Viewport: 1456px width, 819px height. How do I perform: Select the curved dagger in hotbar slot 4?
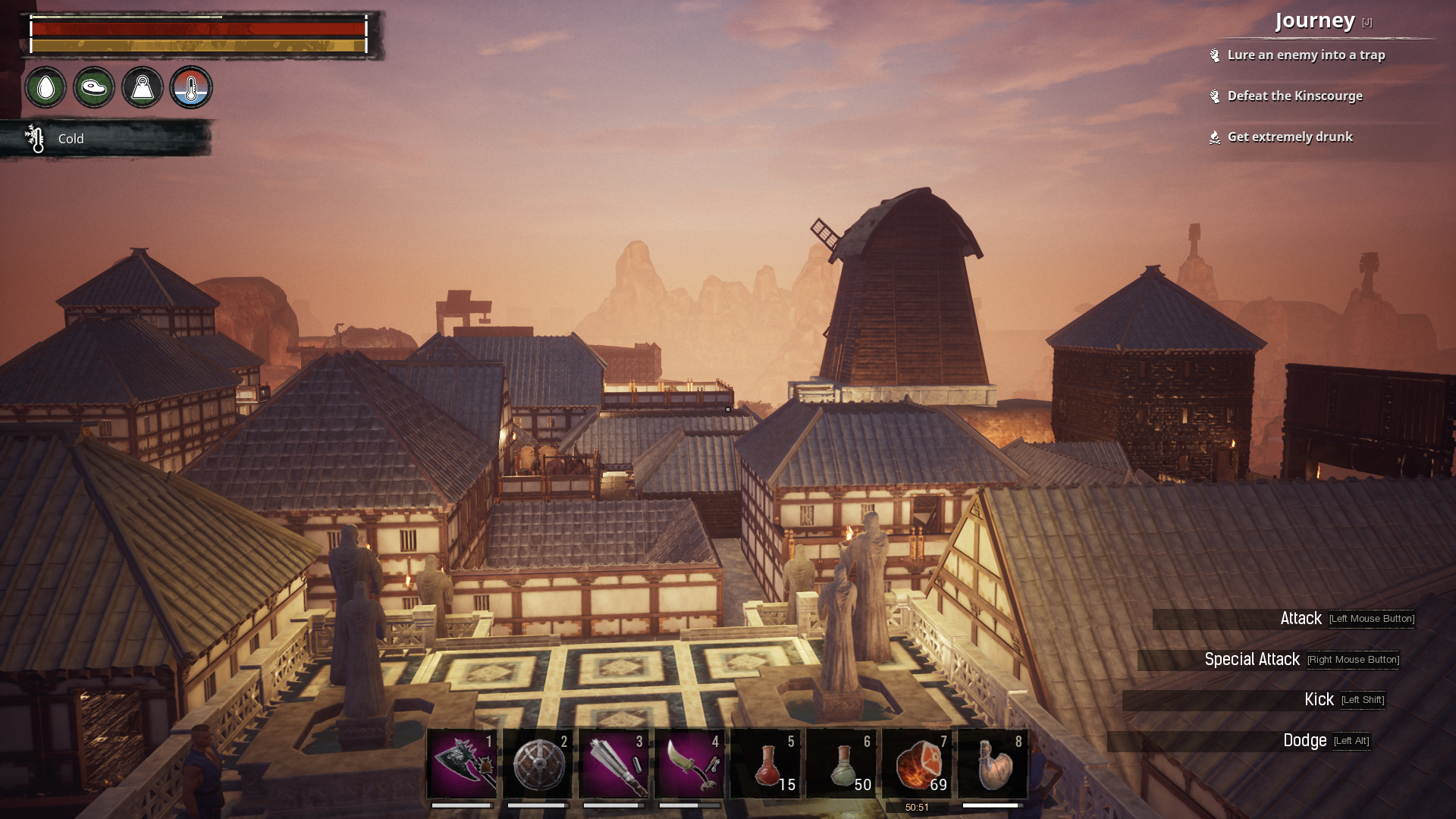pyautogui.click(x=691, y=764)
